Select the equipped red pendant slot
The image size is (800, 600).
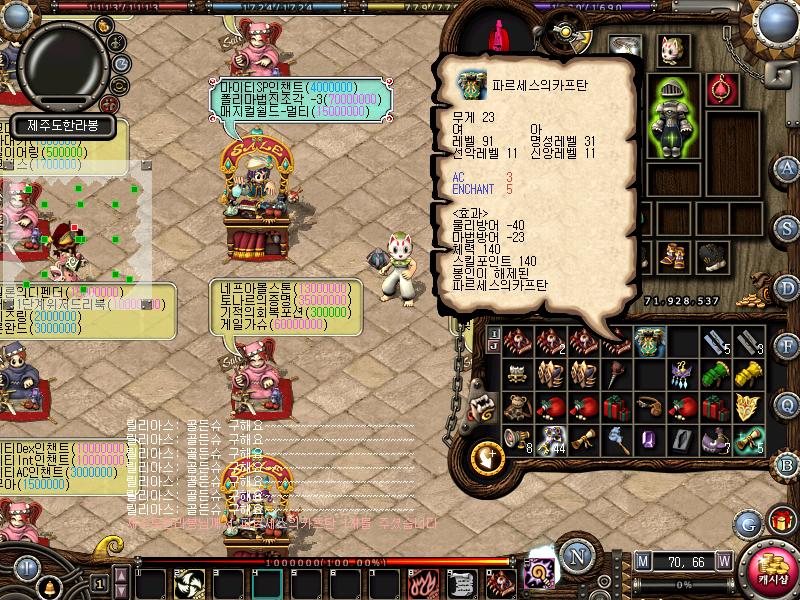(x=719, y=90)
